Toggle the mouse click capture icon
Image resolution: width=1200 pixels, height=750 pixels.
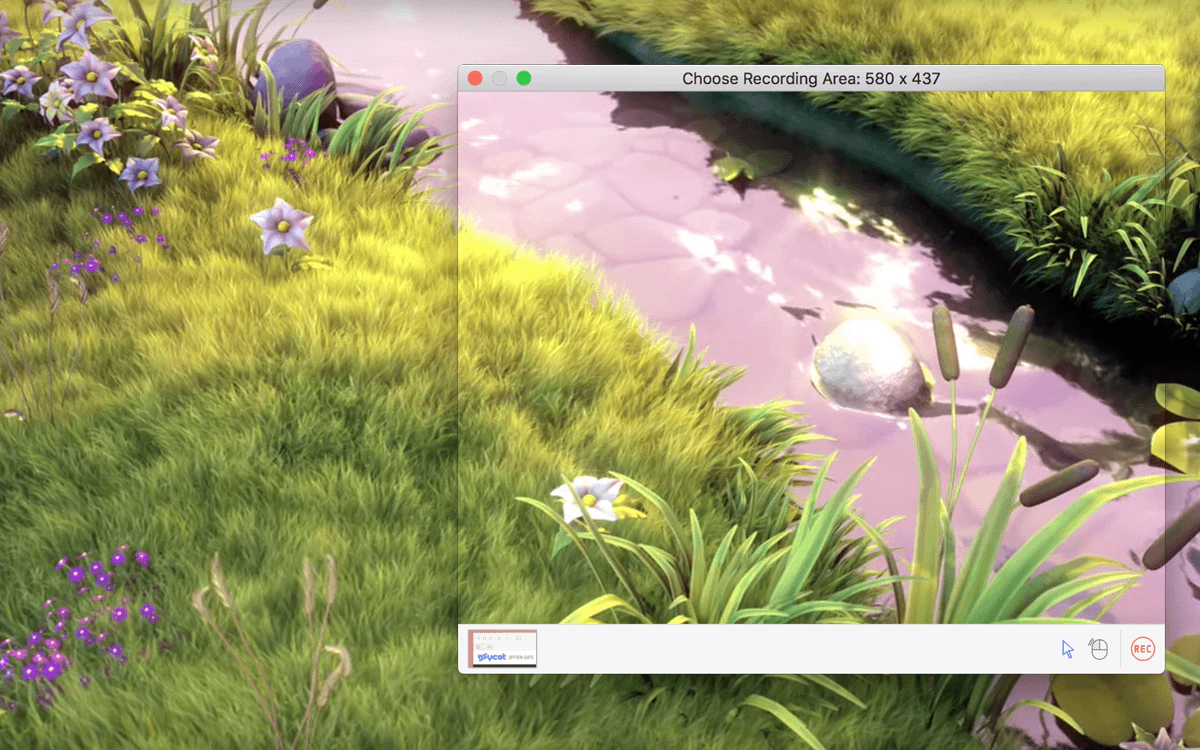(1099, 649)
